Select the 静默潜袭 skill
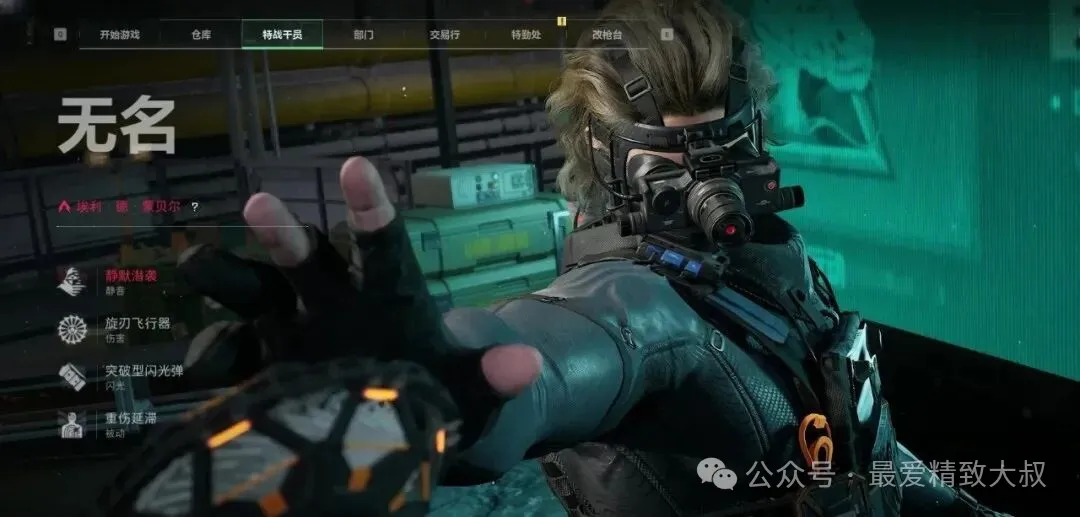Viewport: 1080px width, 517px height. coord(130,277)
